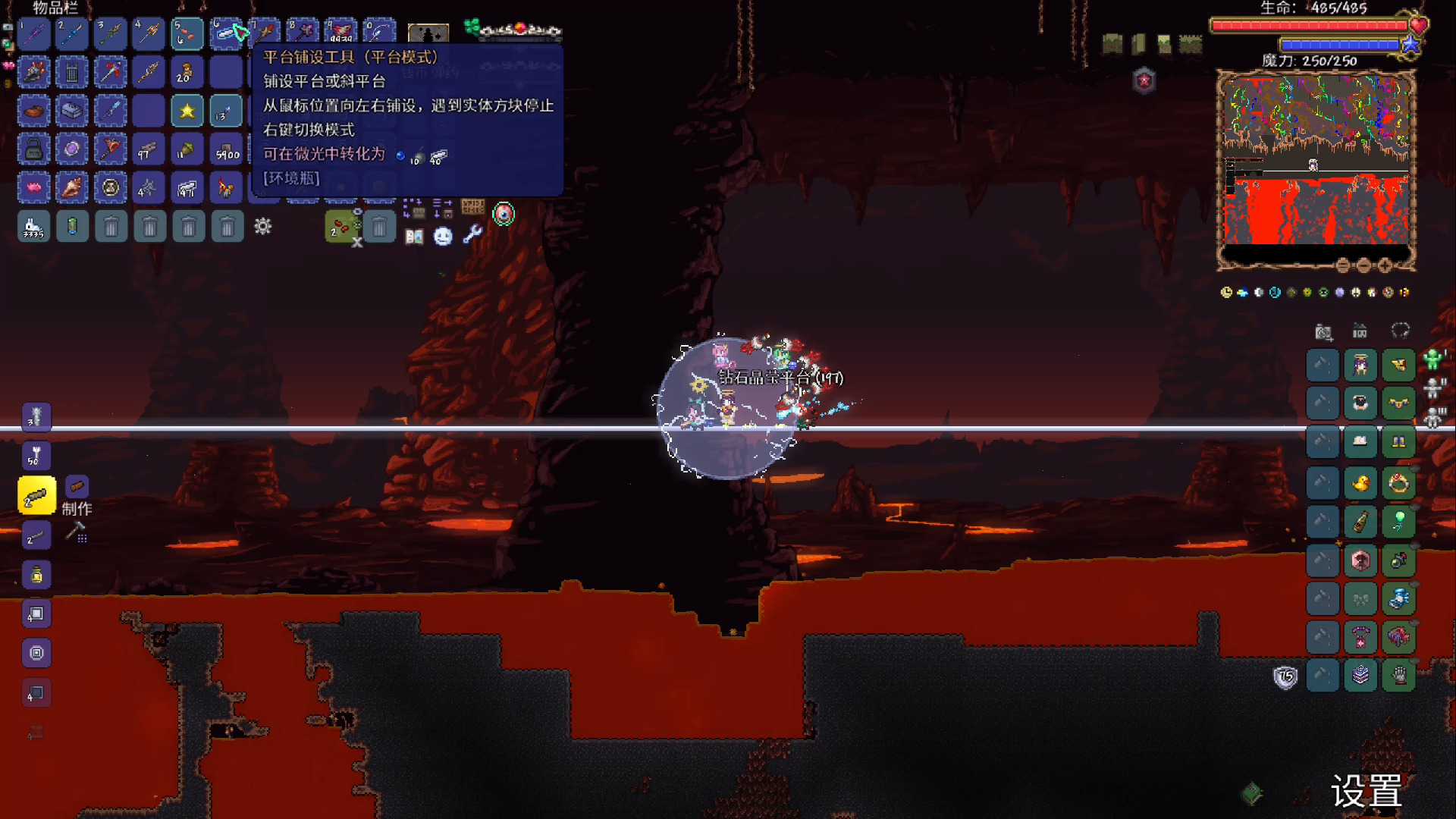Select the highlighted yellow crafting recipe
1456x819 pixels.
tap(36, 497)
